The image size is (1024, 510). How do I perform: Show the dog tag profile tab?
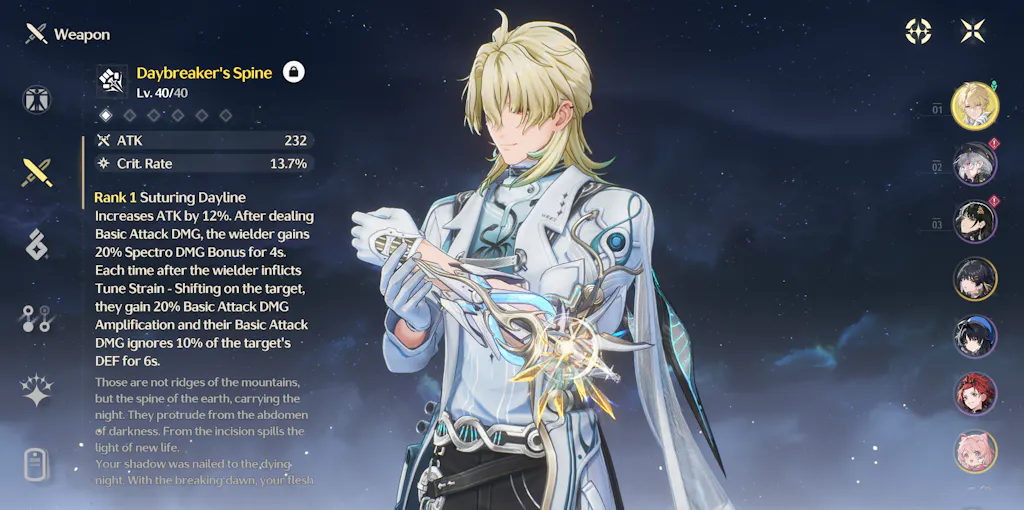click(x=37, y=464)
